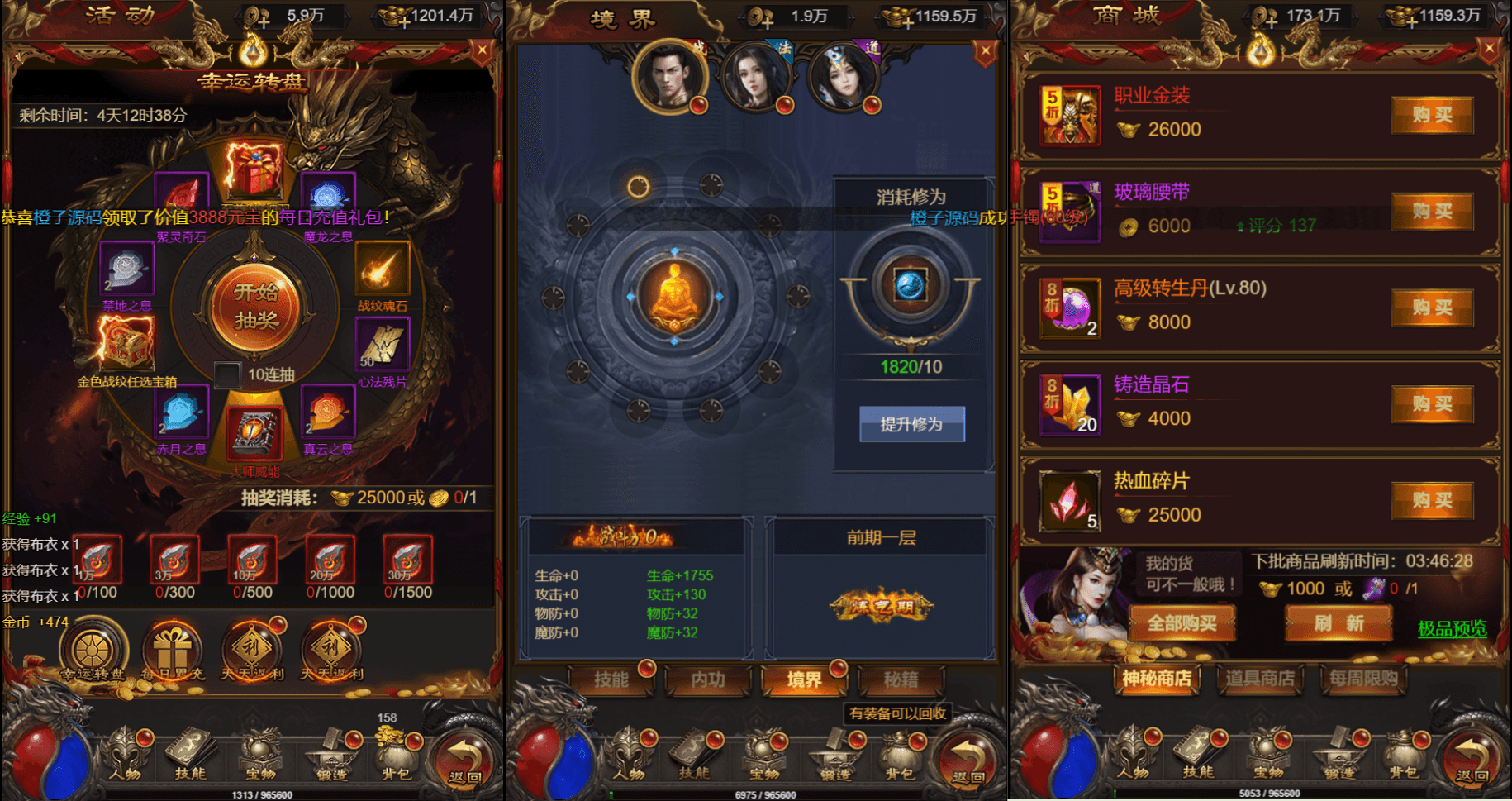Viewport: 1512px width, 801px height.
Task: Open the 每周限购 section
Action: tap(1363, 679)
